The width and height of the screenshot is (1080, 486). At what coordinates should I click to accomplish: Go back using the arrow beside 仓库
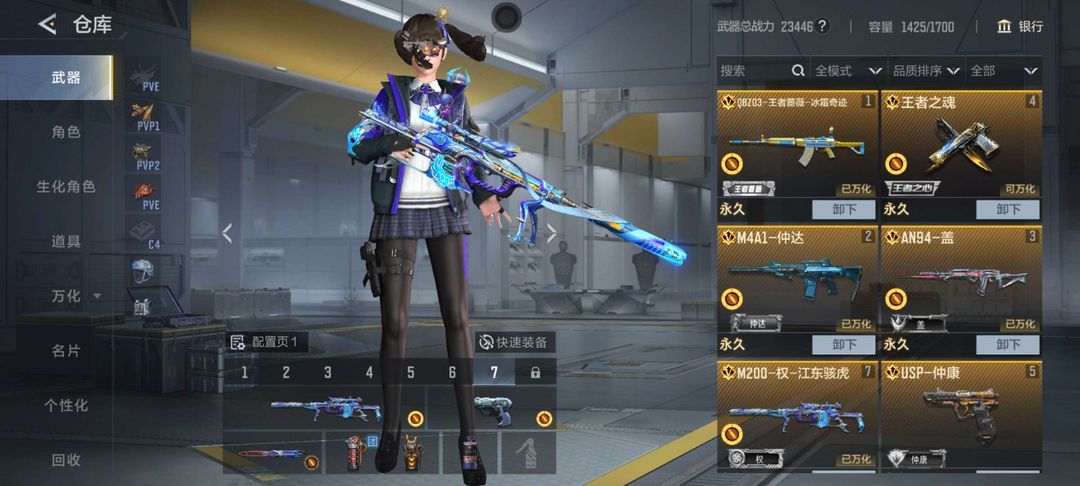[x=47, y=25]
